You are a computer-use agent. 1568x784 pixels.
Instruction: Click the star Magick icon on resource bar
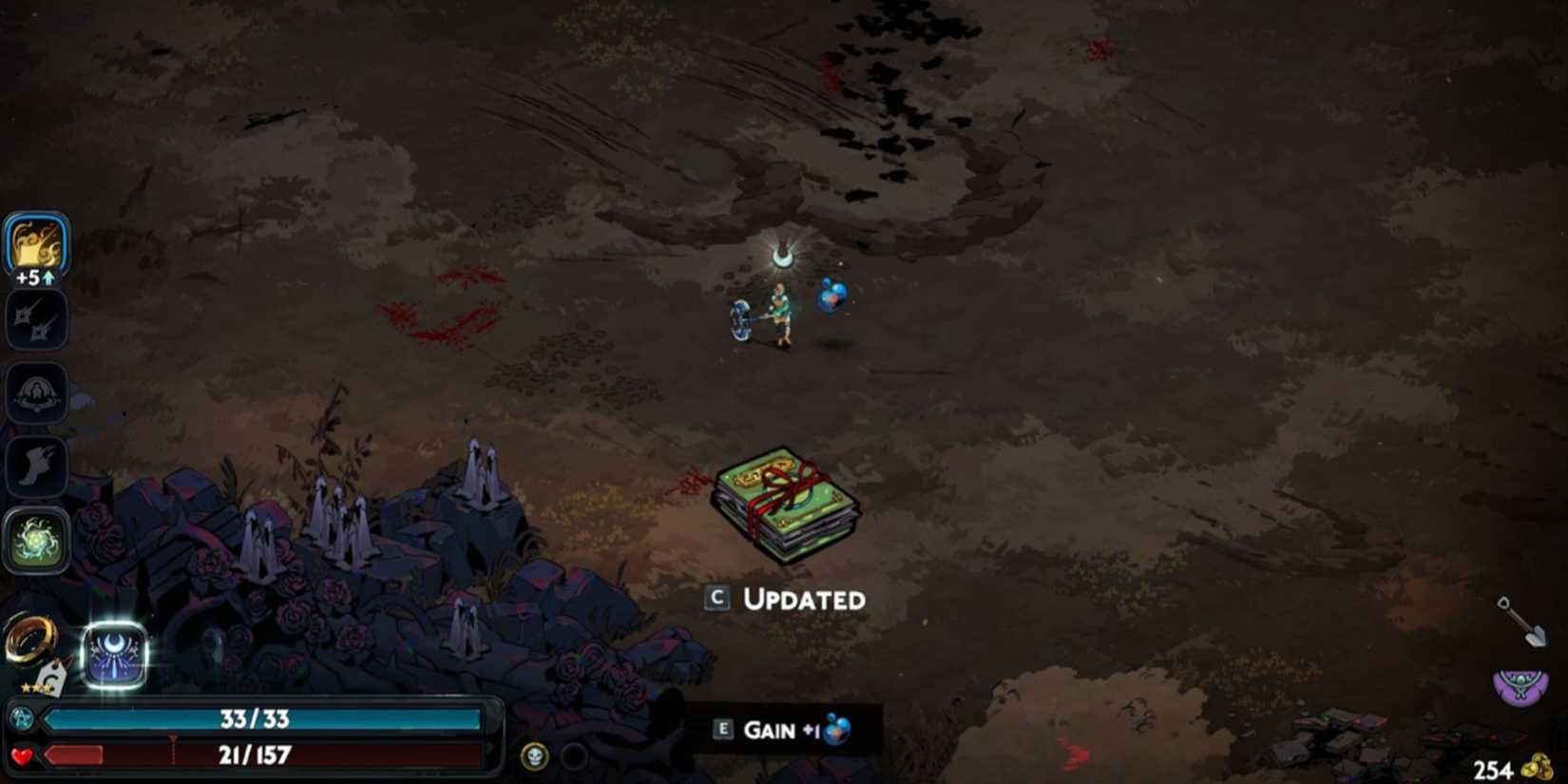(23, 719)
